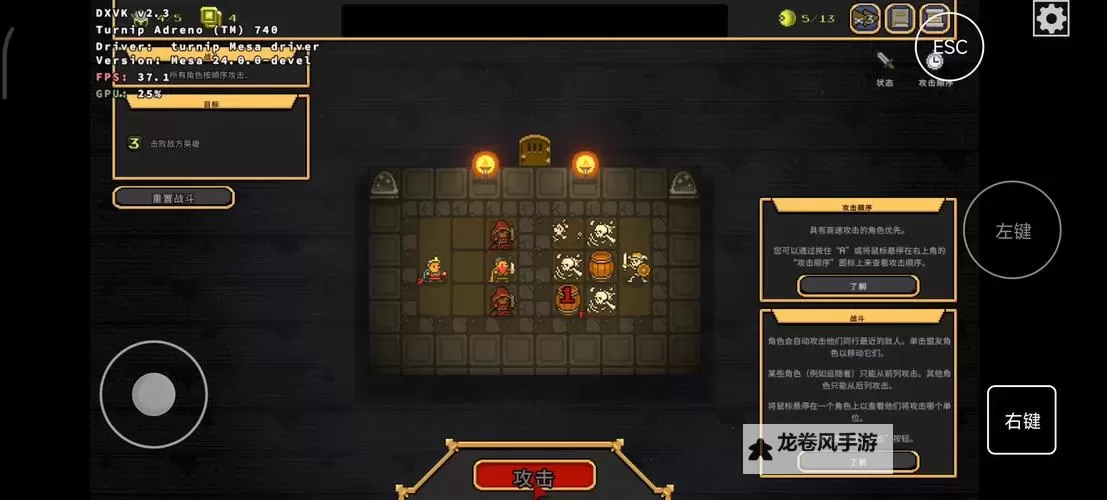Tap the 左键 left-click overlay button

[x=1012, y=231]
